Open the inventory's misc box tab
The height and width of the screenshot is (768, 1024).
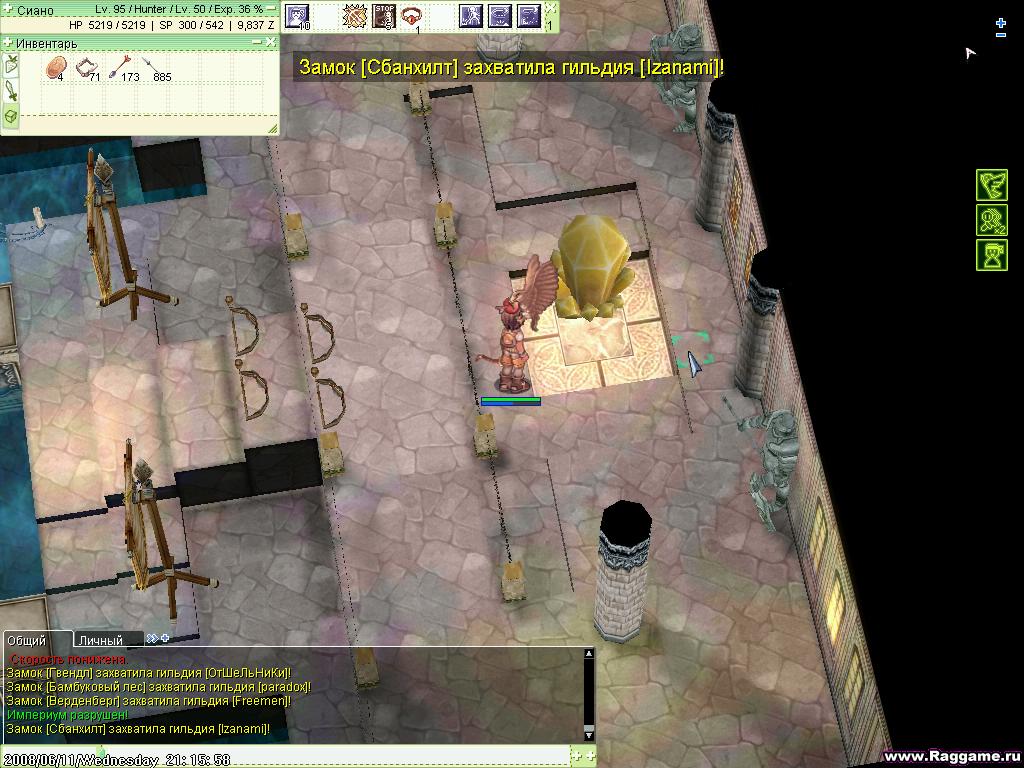[x=10, y=116]
